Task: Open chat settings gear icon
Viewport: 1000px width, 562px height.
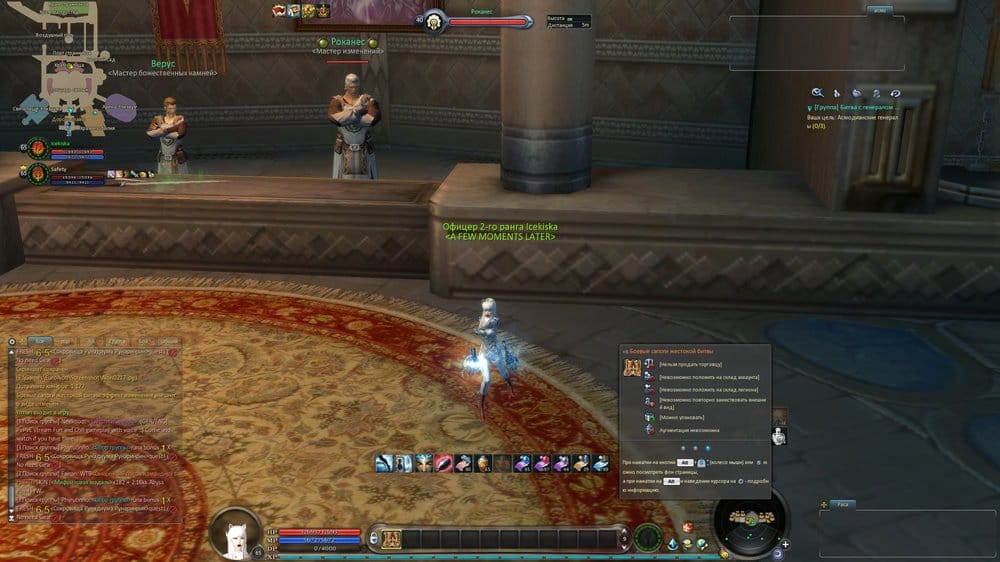Action: click(x=13, y=341)
